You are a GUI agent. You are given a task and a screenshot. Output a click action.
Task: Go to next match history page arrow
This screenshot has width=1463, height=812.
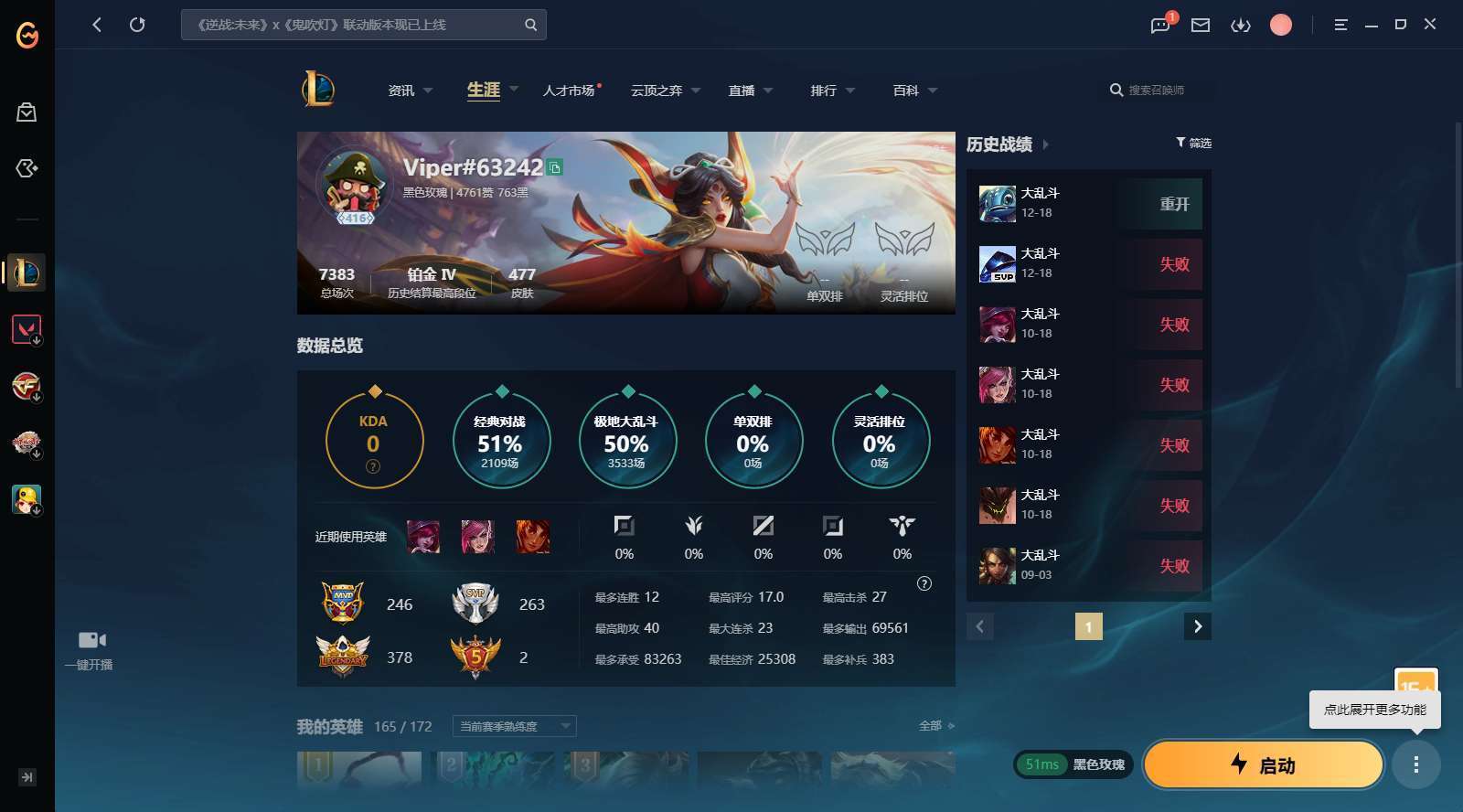point(1197,626)
